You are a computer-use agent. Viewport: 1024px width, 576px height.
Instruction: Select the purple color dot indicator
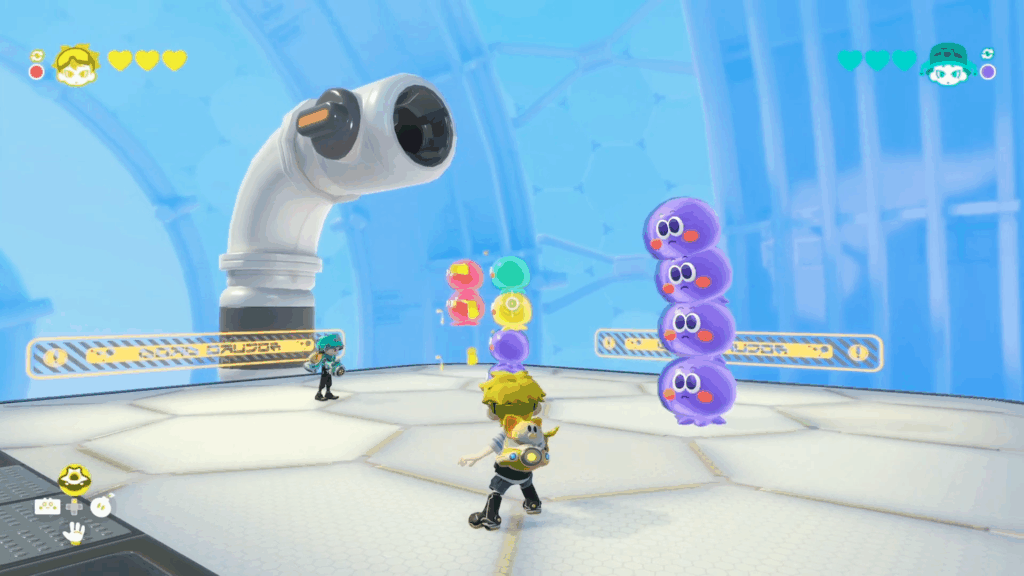(988, 72)
